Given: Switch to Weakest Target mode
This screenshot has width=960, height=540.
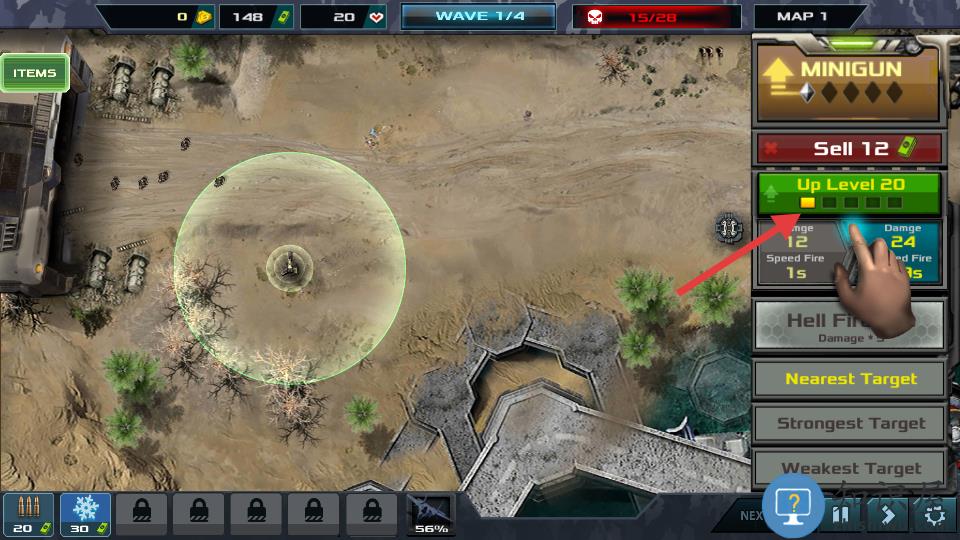Looking at the screenshot, I should [x=849, y=467].
